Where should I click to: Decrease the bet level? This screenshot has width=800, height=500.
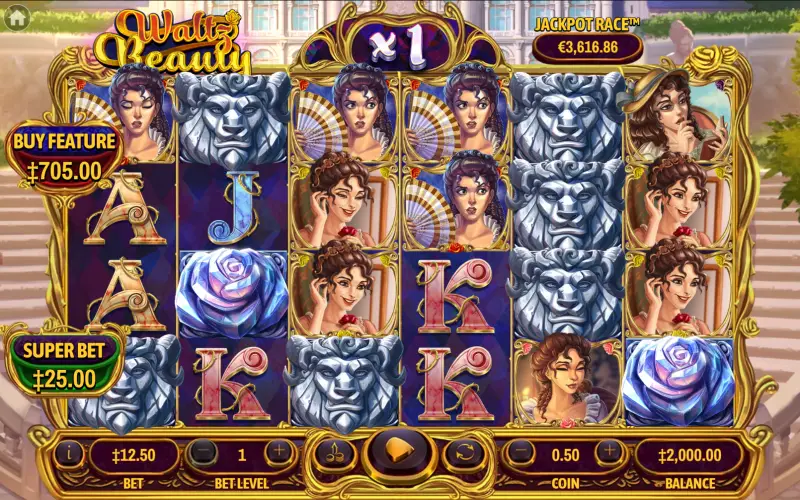point(203,454)
